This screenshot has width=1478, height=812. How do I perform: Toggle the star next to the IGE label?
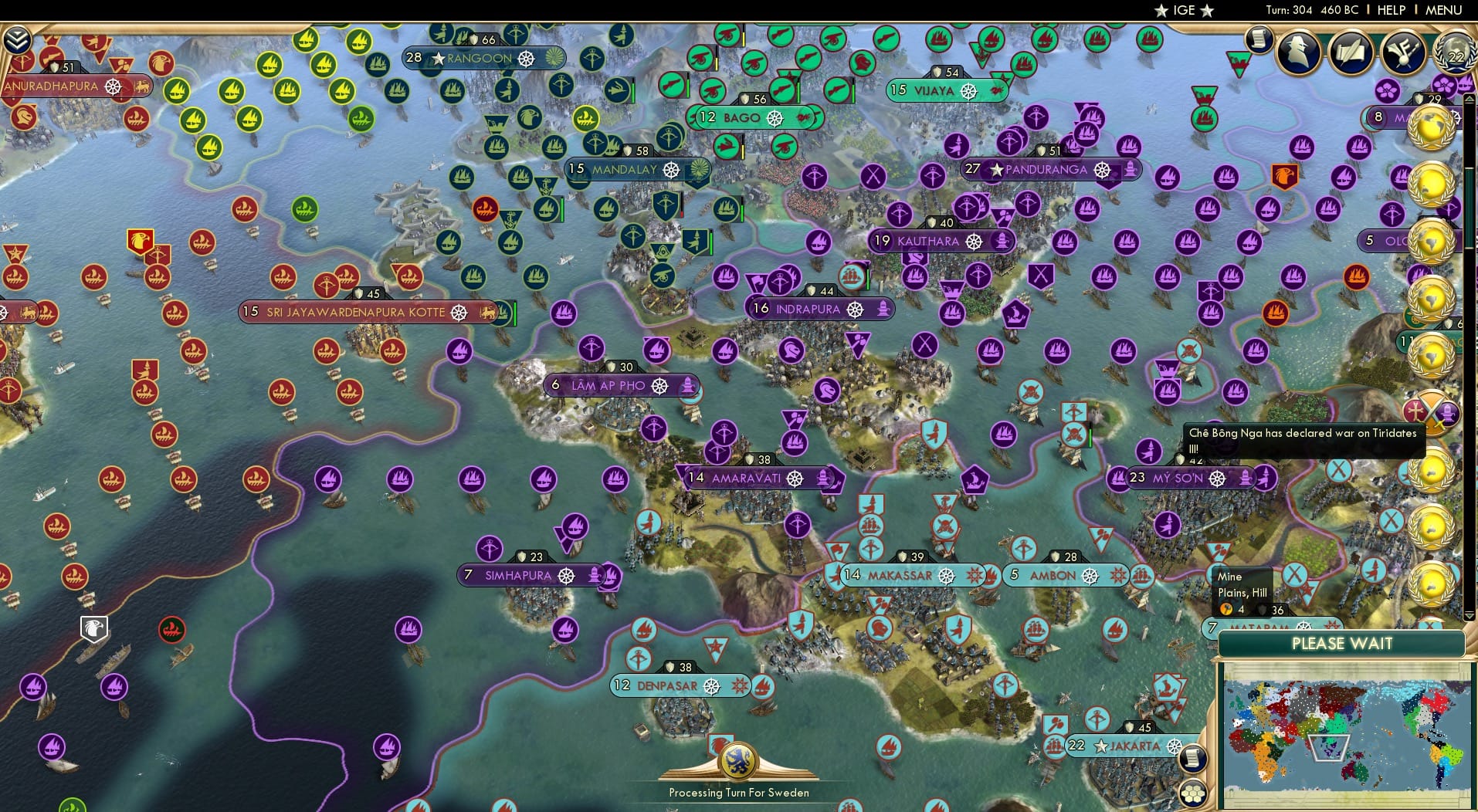(1162, 10)
